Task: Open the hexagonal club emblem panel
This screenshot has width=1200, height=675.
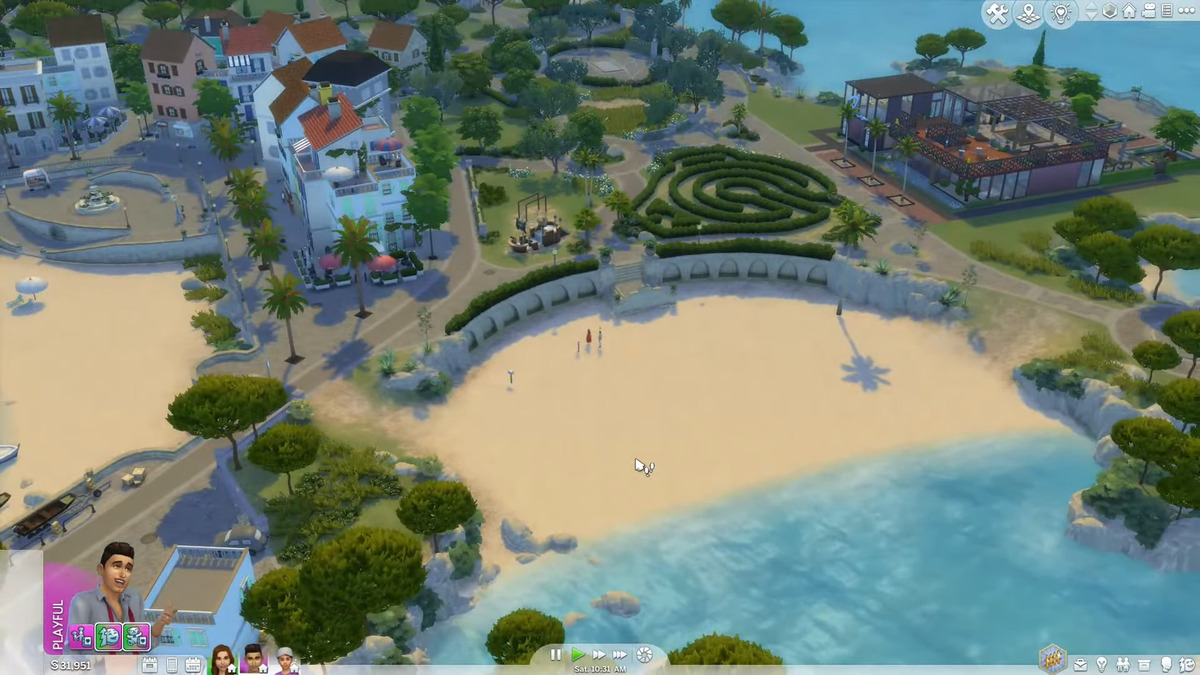Action: pos(1051,657)
